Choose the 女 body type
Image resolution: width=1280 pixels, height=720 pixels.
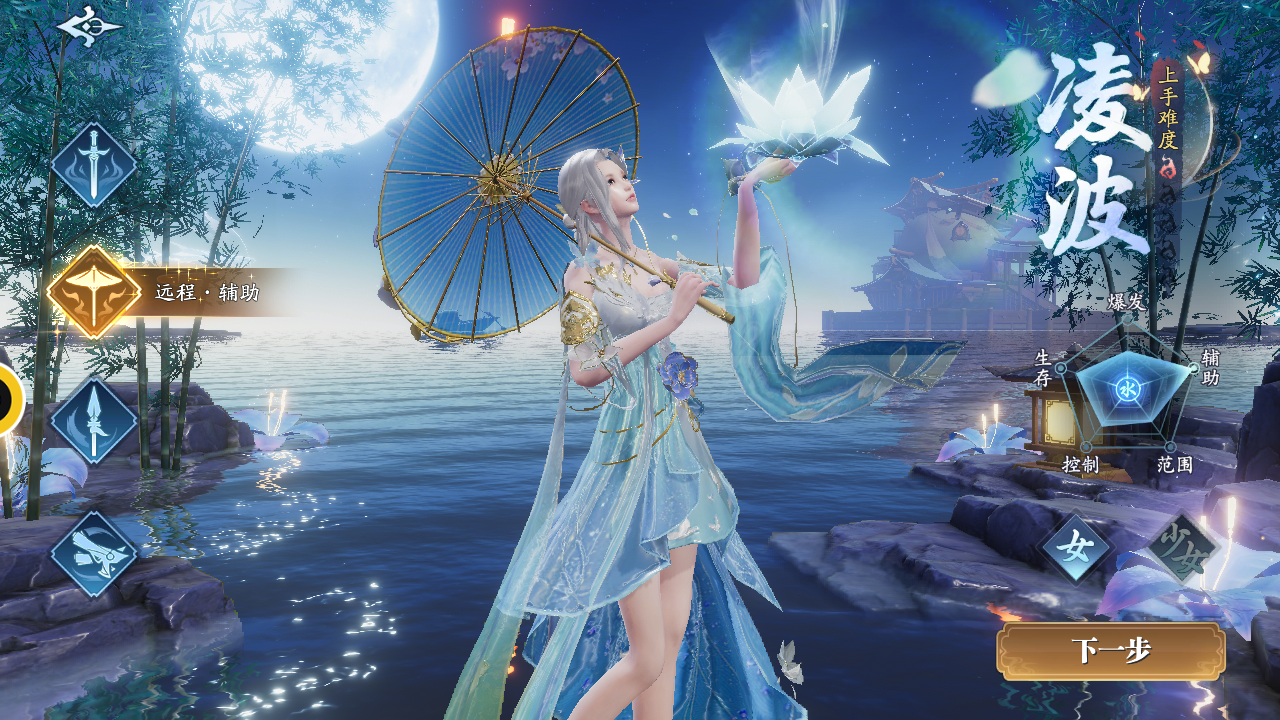point(1076,548)
